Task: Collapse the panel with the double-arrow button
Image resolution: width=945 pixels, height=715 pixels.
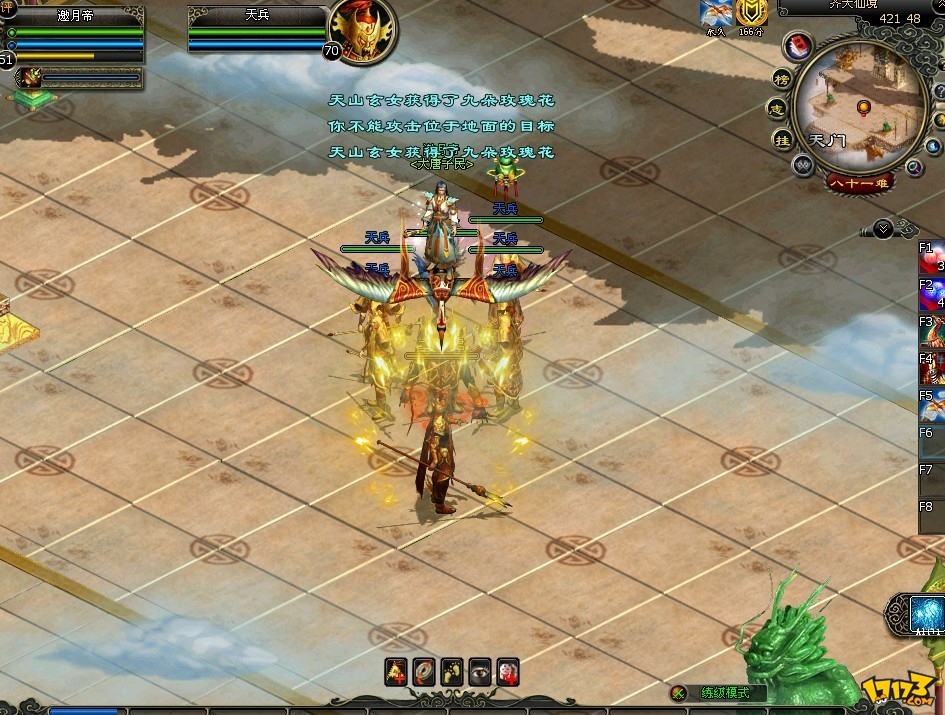Action: click(883, 229)
